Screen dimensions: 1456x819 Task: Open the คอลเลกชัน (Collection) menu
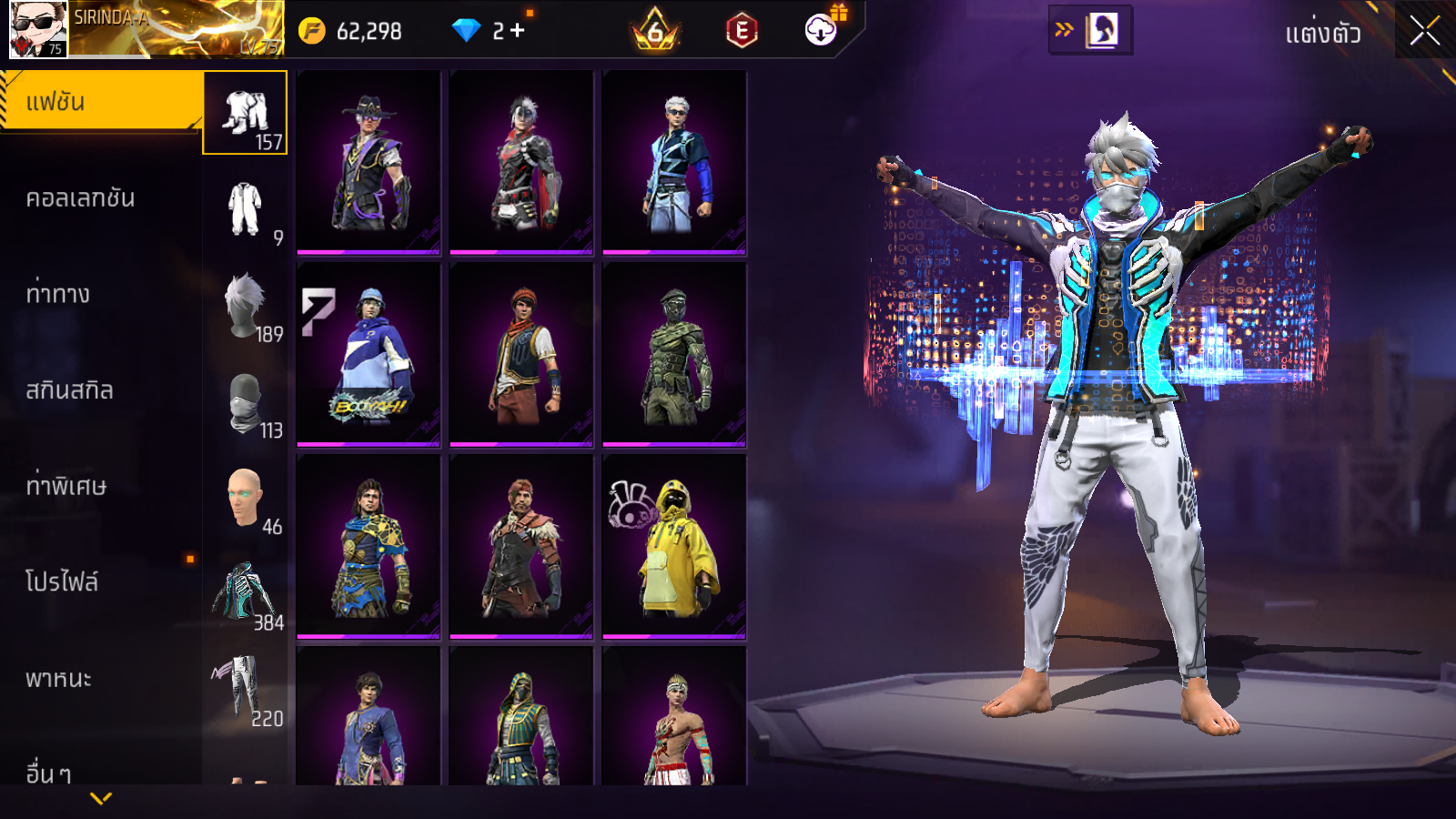point(82,198)
